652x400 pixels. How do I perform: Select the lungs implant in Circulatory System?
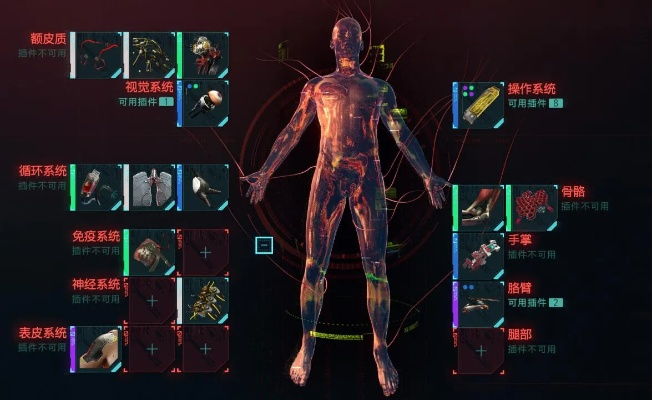click(151, 187)
